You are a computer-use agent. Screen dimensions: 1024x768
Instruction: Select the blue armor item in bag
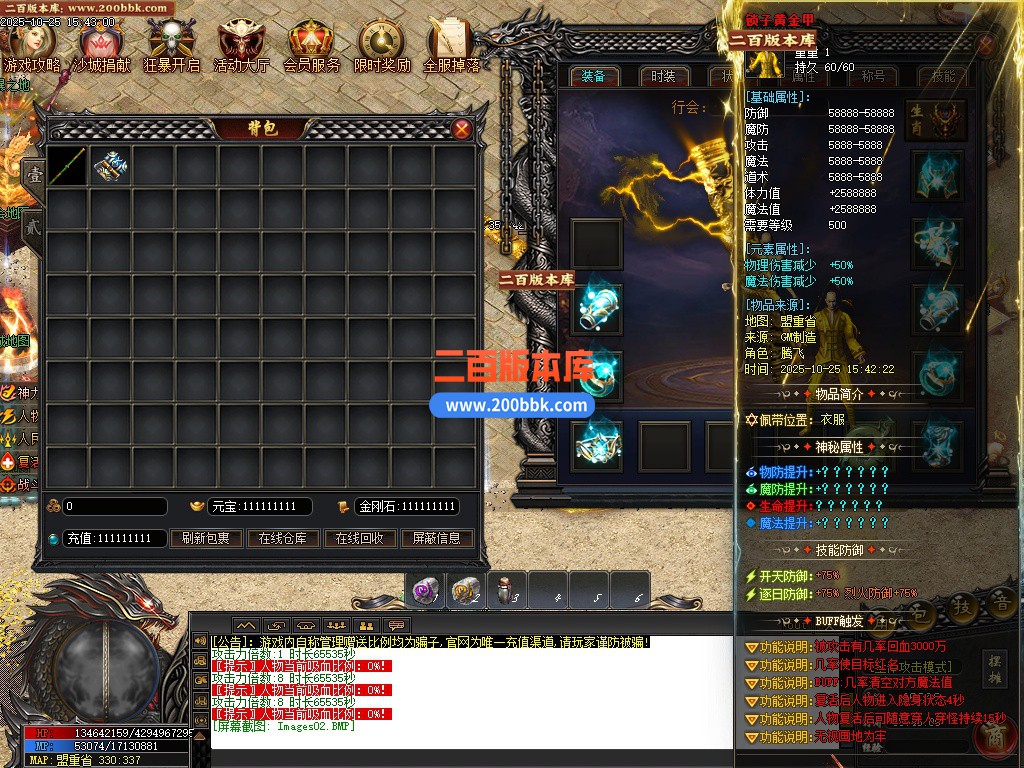(110, 166)
